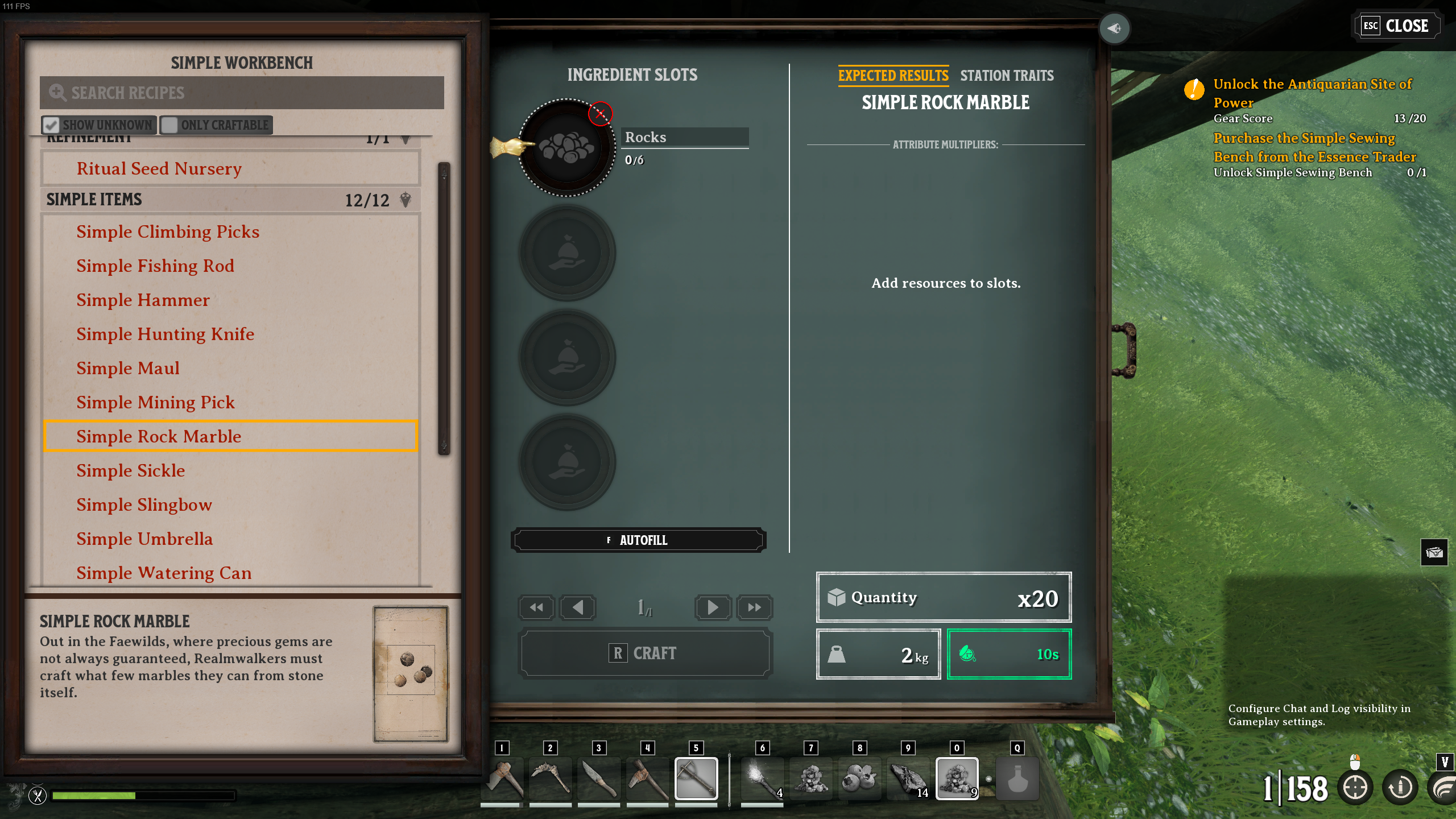Click the Rocks ingredient slot
This screenshot has width=1456, height=819.
(x=566, y=148)
